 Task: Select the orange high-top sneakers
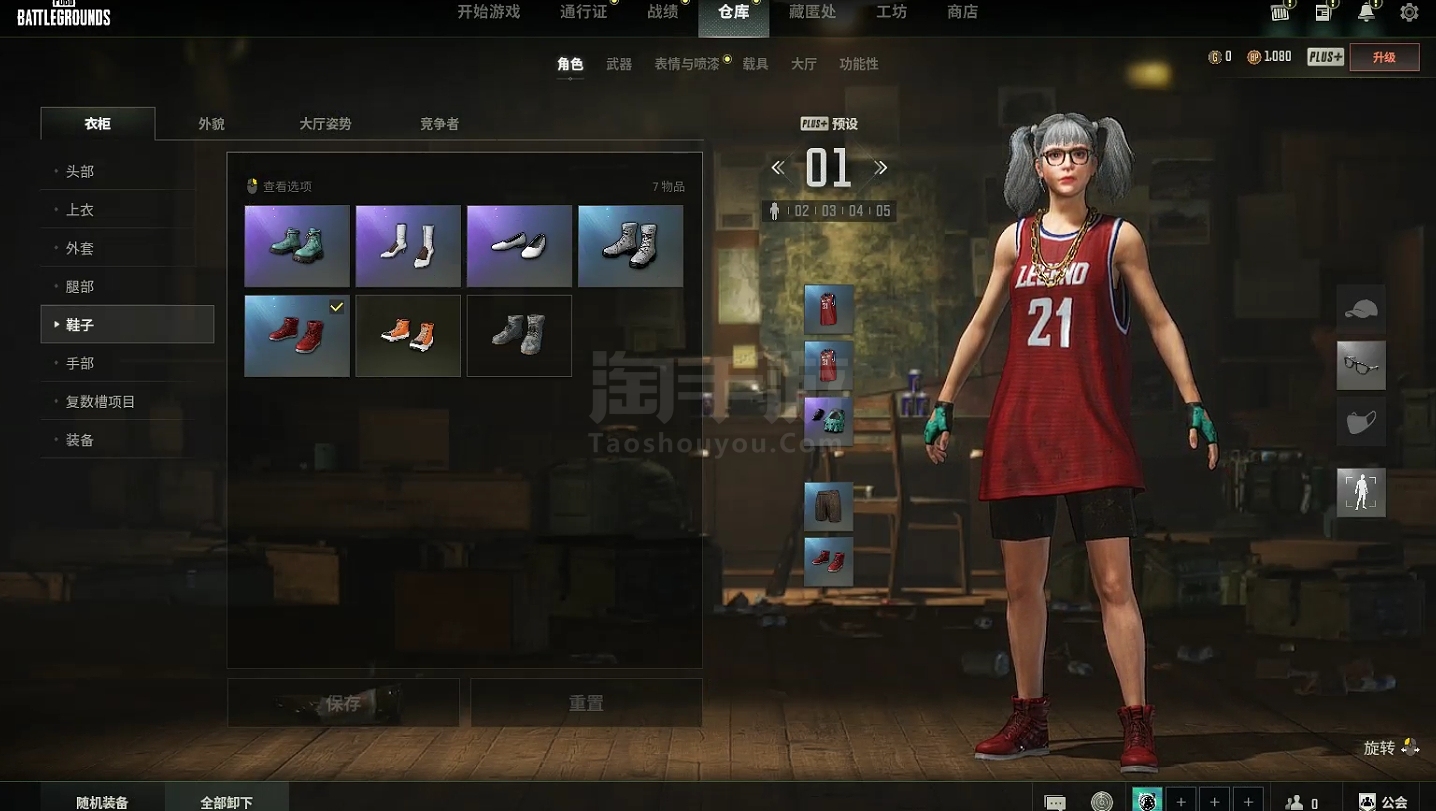(x=408, y=336)
